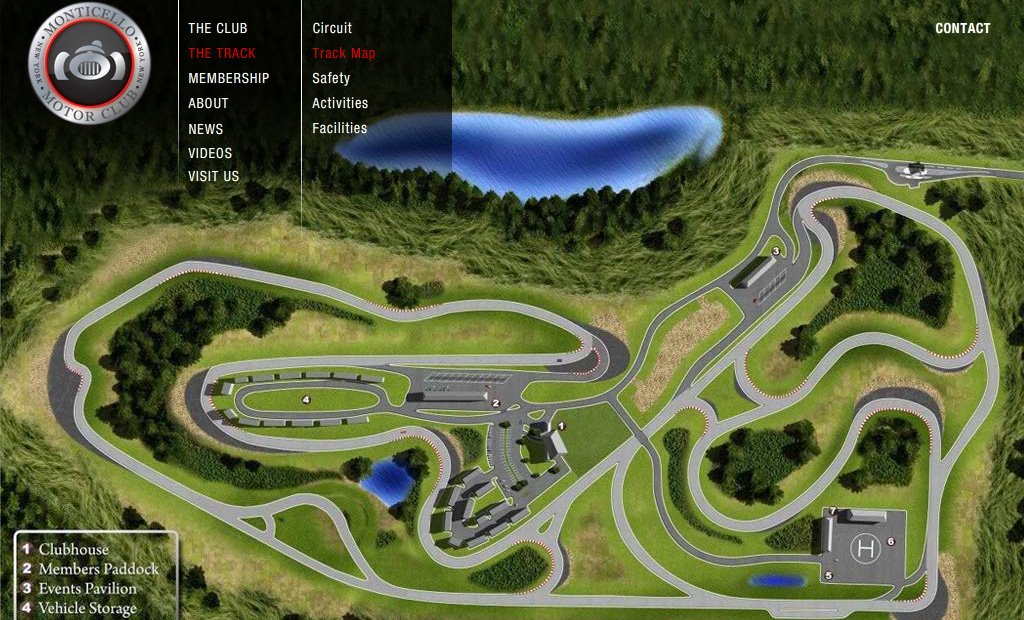Viewport: 1024px width, 620px height.
Task: Open the Activities submenu link
Action: coord(340,103)
